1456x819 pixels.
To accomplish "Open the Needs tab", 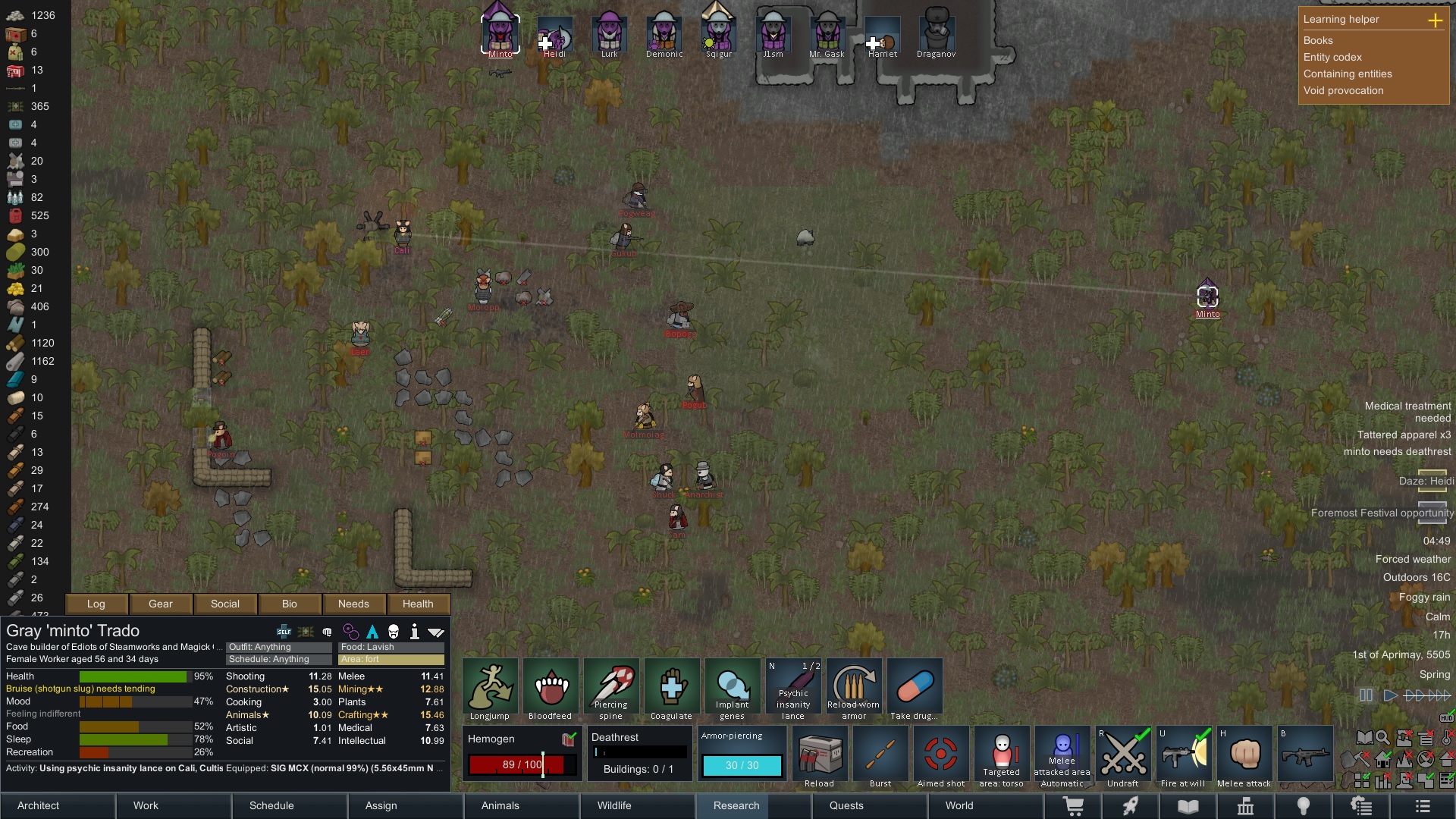I will pos(353,604).
